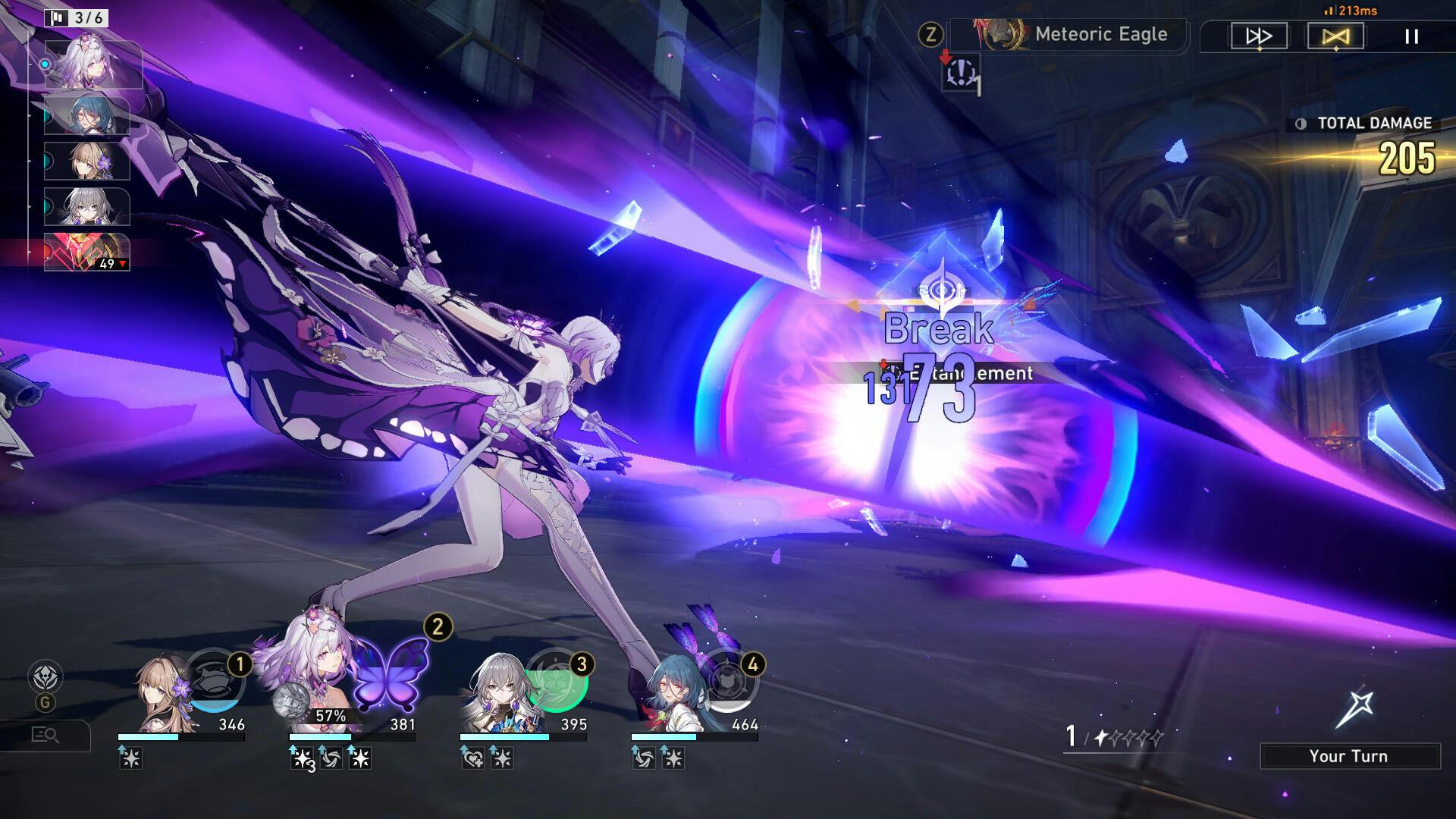Inspect the enemy debuff status icon
The height and width of the screenshot is (819, 1456).
(961, 73)
